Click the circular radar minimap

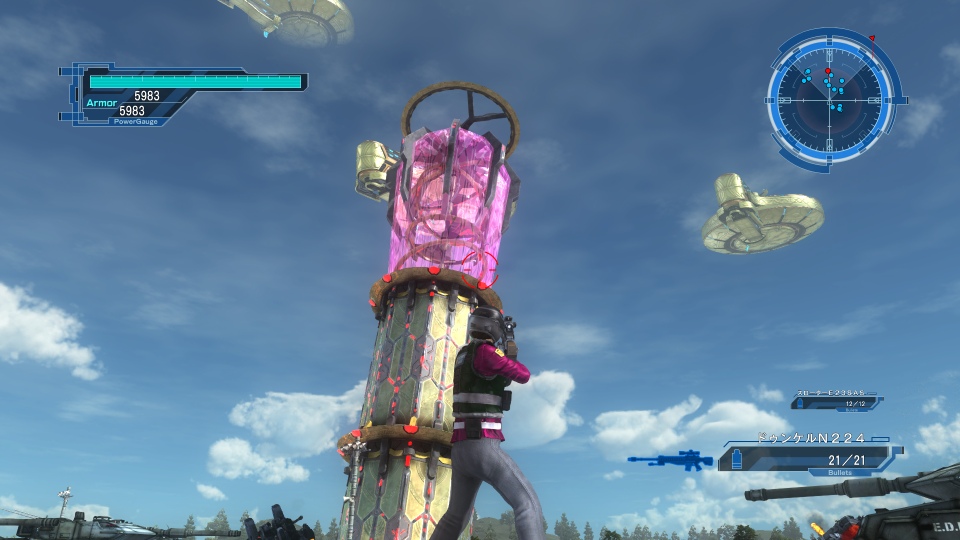830,98
